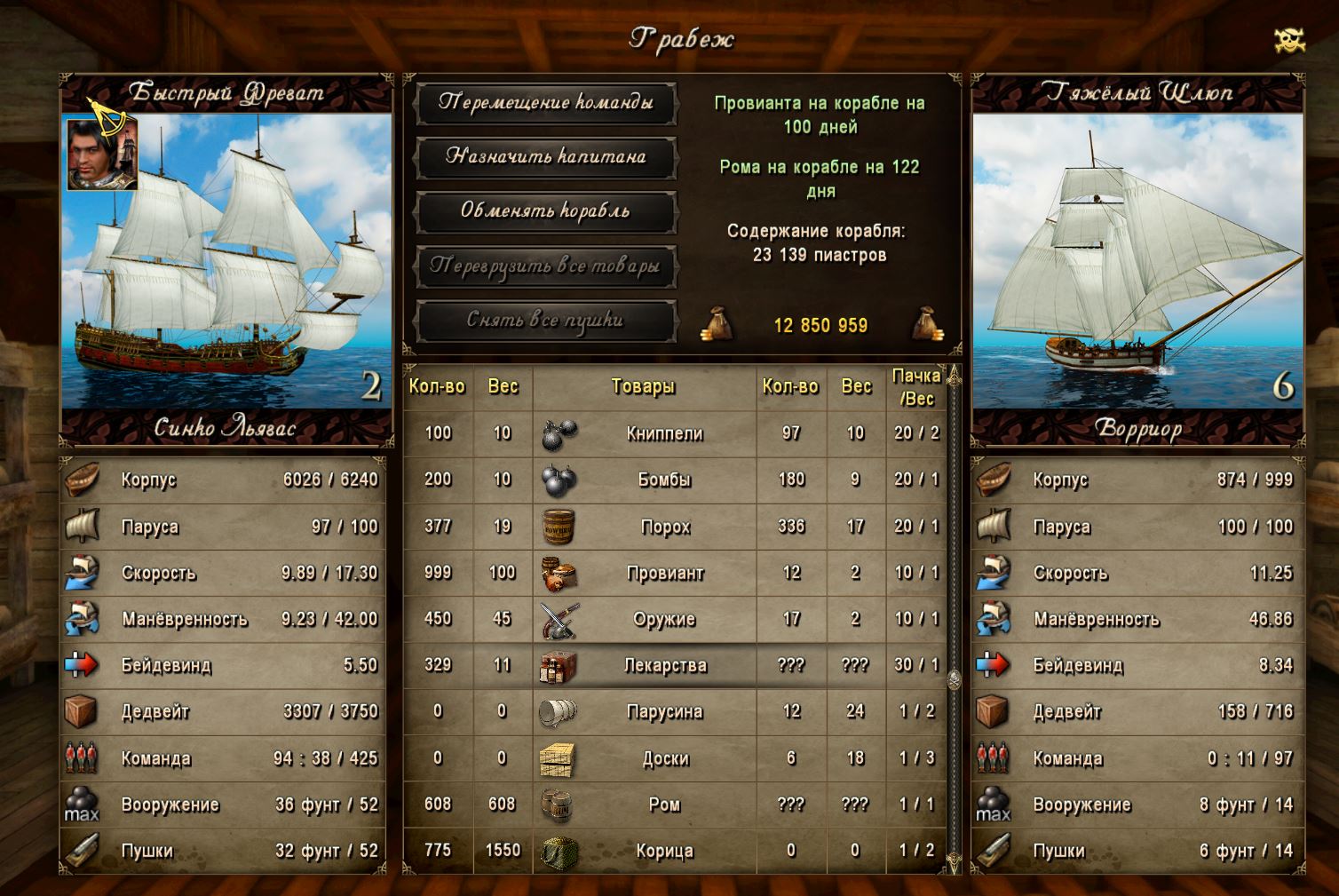Click the left gold money bag icon
Viewport: 1339px width, 896px height.
(717, 324)
